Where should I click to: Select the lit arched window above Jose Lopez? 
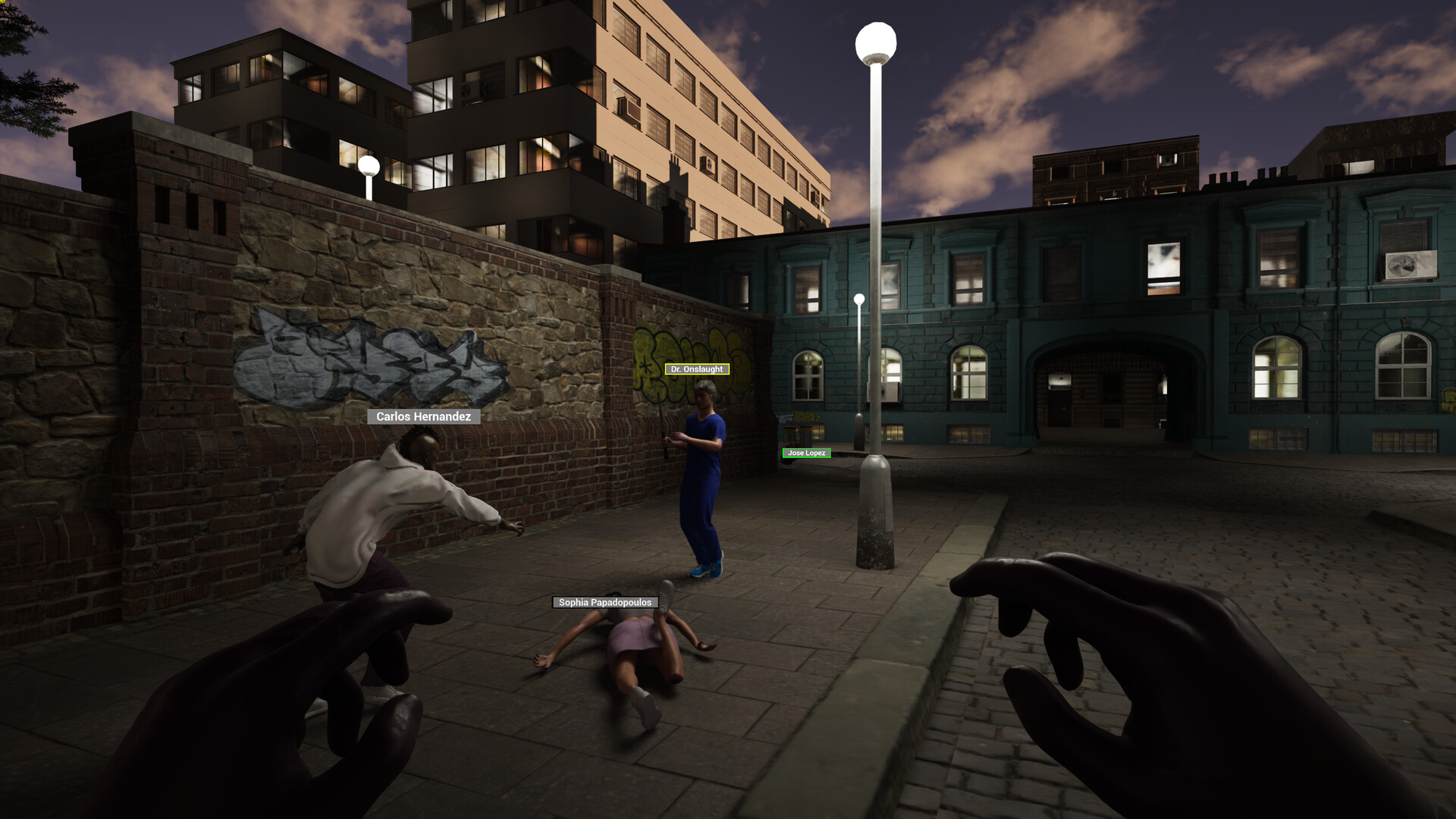click(x=806, y=375)
